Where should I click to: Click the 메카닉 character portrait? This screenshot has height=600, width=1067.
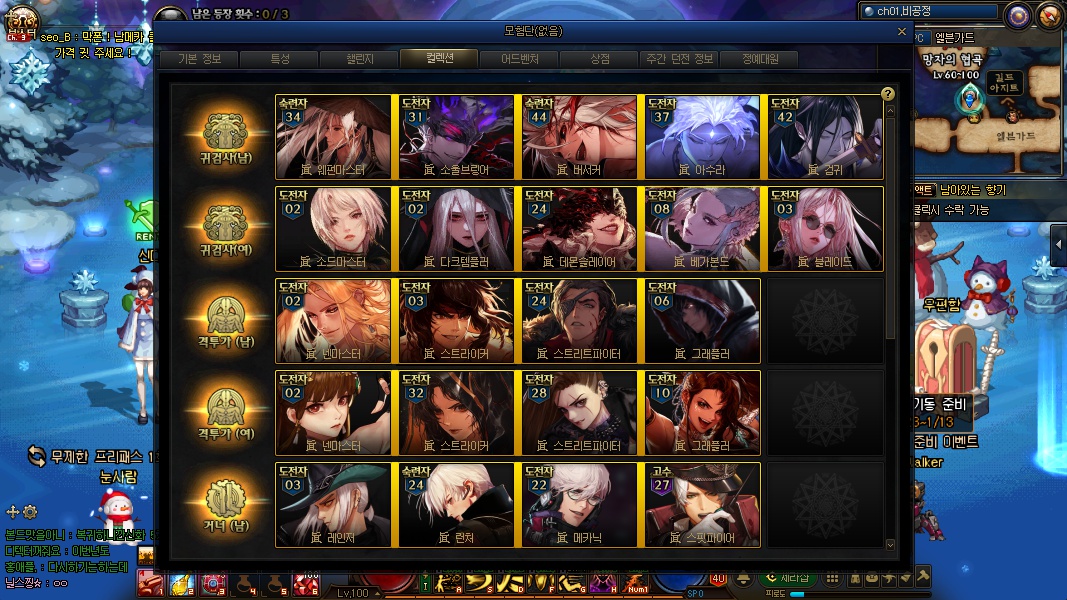(x=580, y=504)
